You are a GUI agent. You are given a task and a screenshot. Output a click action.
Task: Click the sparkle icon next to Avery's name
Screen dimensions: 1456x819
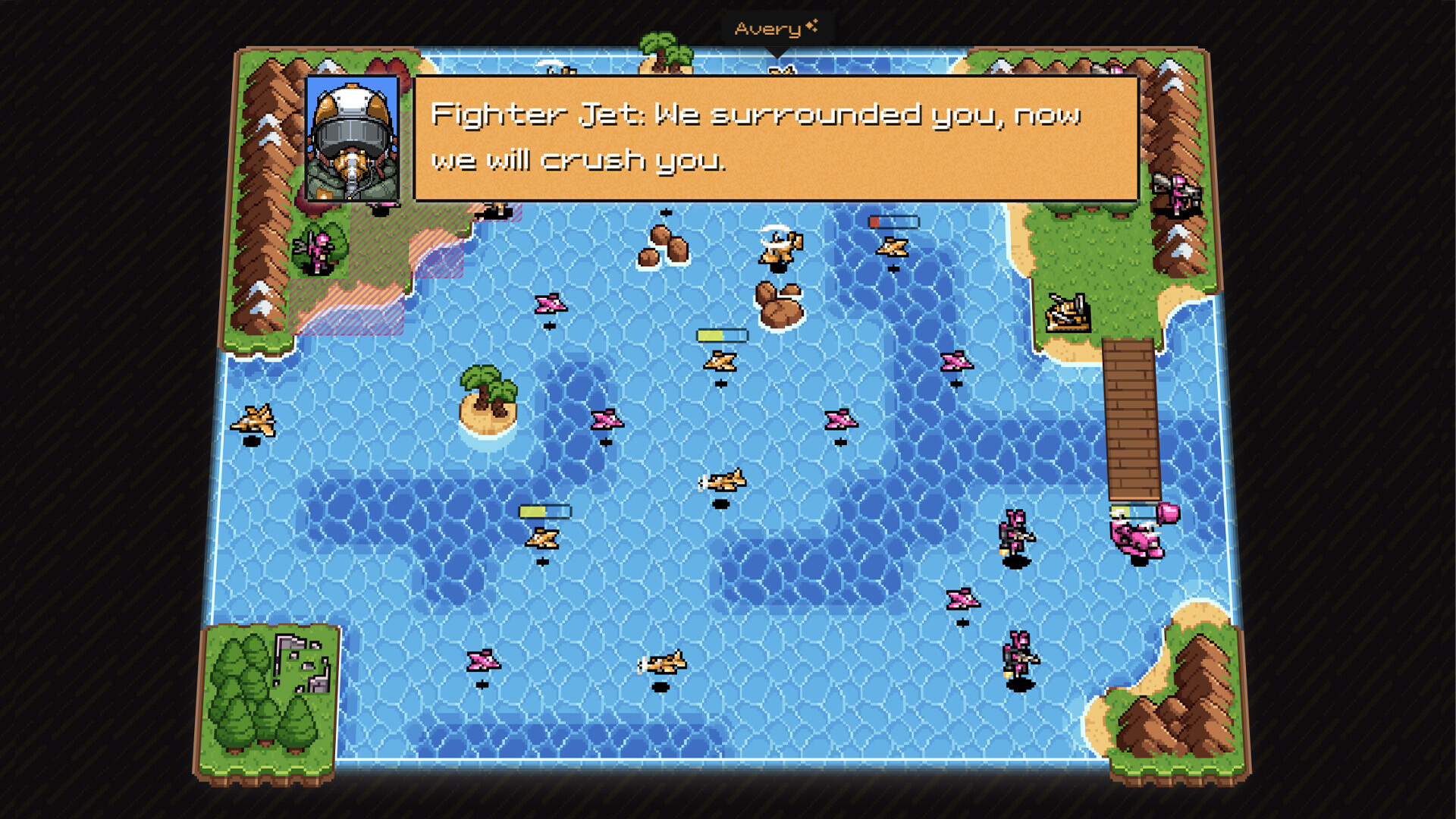[813, 25]
